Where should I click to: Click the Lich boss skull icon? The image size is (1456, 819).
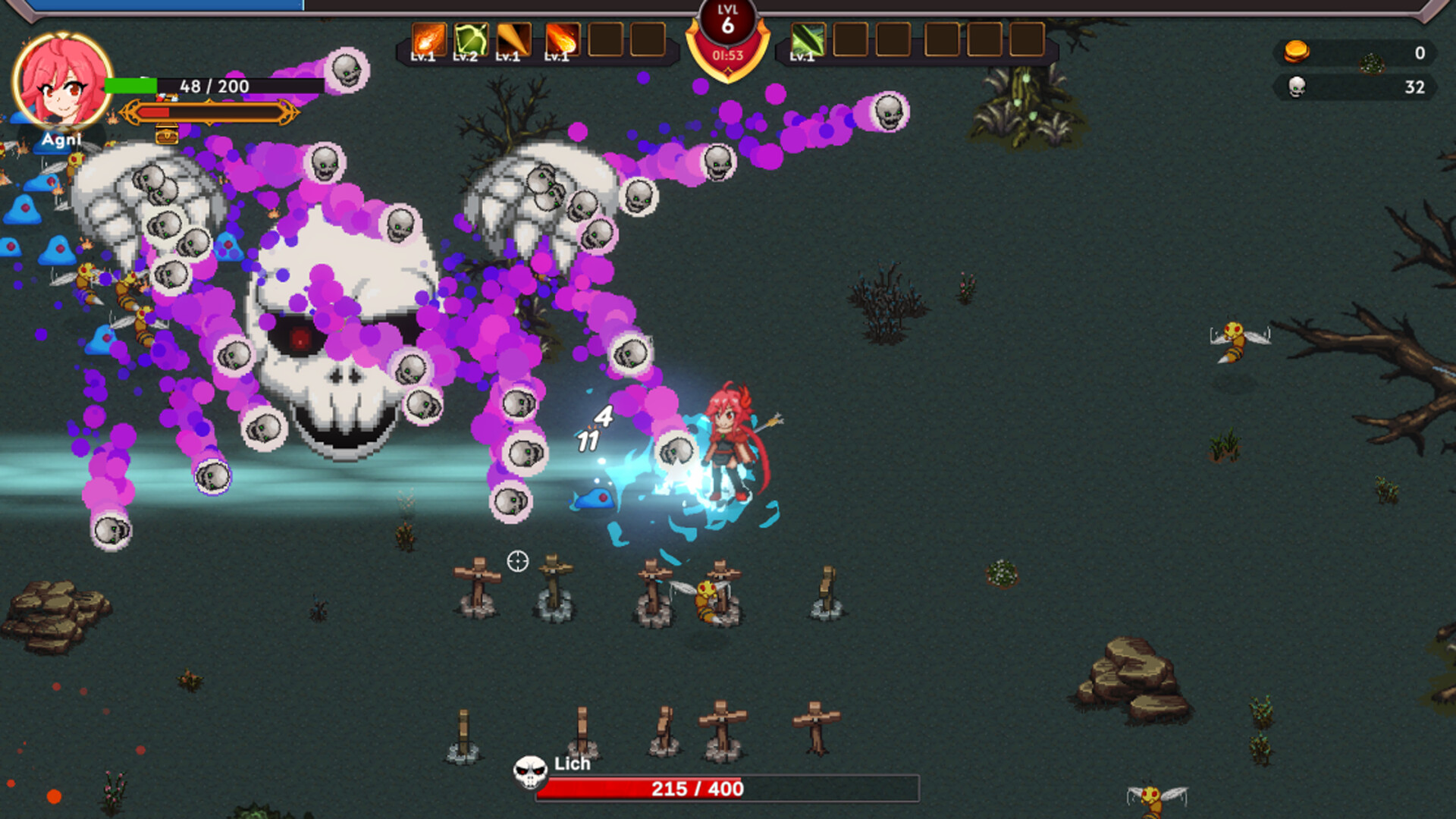530,772
